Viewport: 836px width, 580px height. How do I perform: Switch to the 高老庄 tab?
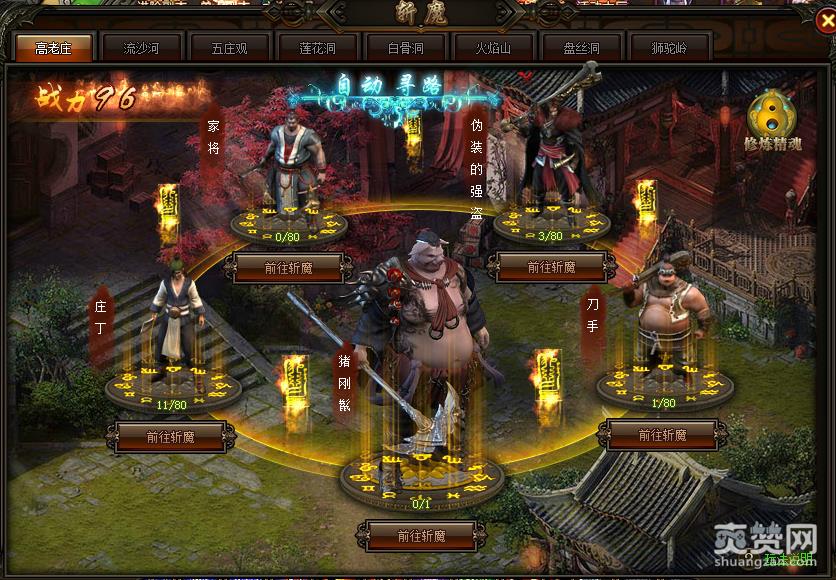point(54,47)
